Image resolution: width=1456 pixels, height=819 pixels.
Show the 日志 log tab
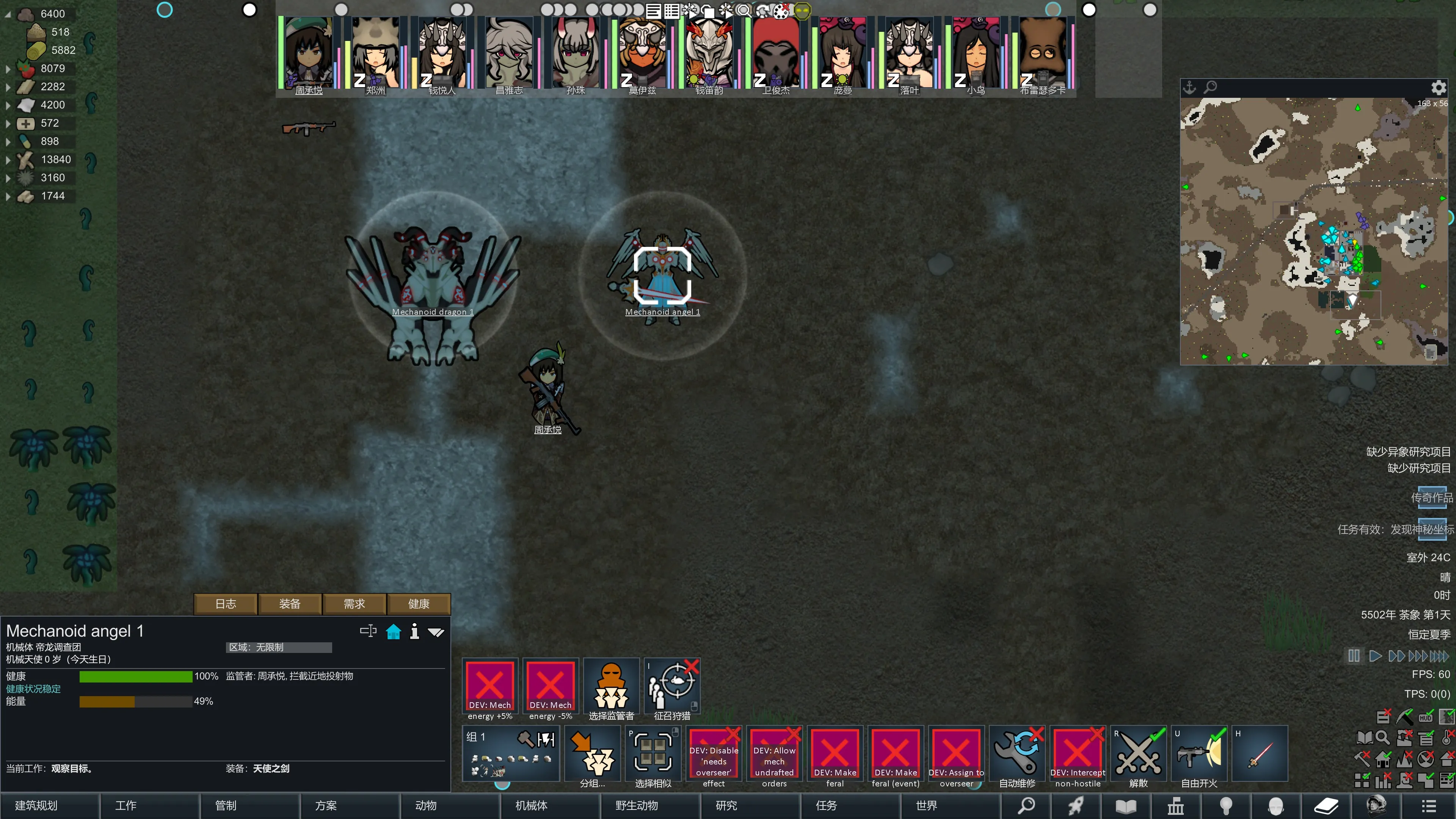tap(226, 604)
